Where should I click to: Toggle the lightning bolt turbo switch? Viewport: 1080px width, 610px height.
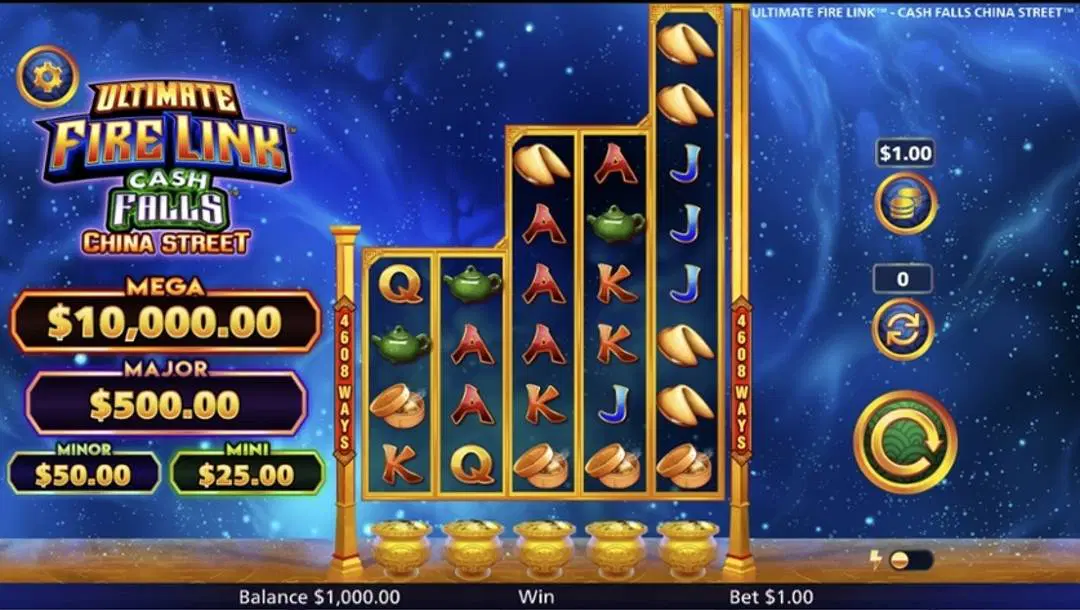pyautogui.click(x=908, y=560)
